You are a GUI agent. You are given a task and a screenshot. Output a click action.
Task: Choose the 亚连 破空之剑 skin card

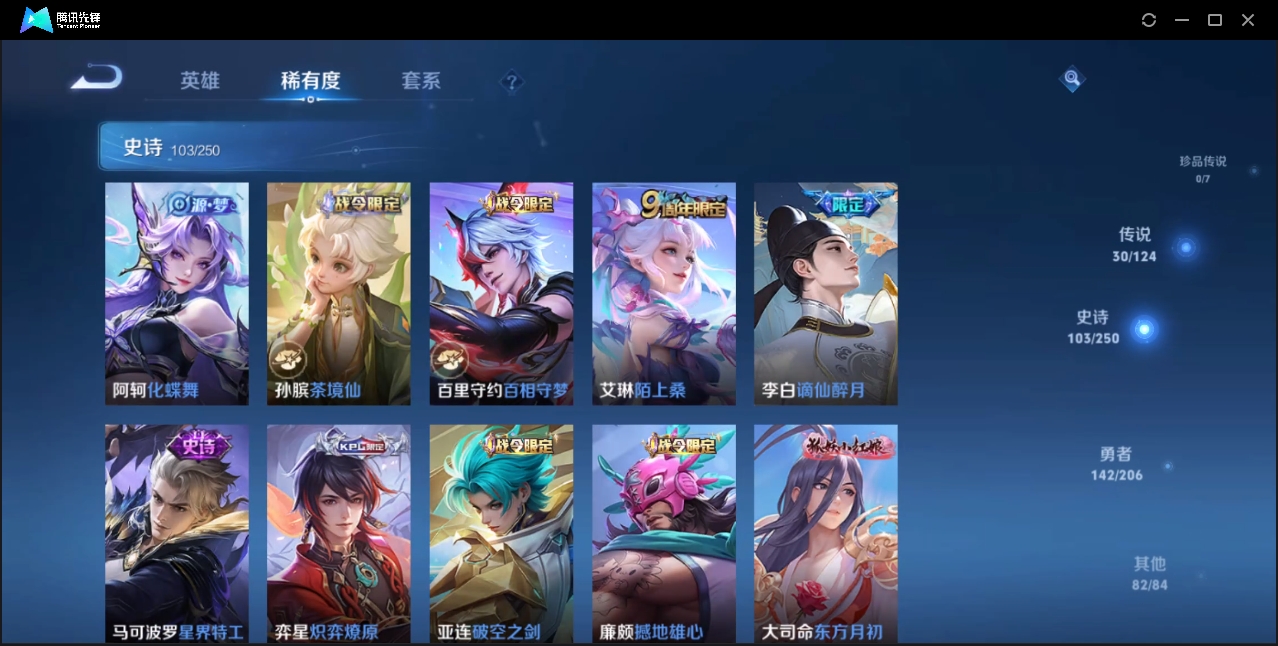pos(501,533)
